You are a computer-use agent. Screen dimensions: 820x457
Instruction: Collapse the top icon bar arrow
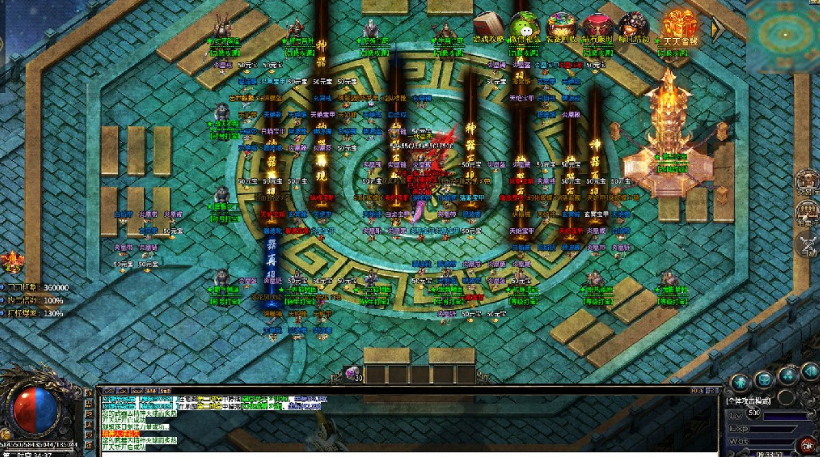tap(716, 28)
